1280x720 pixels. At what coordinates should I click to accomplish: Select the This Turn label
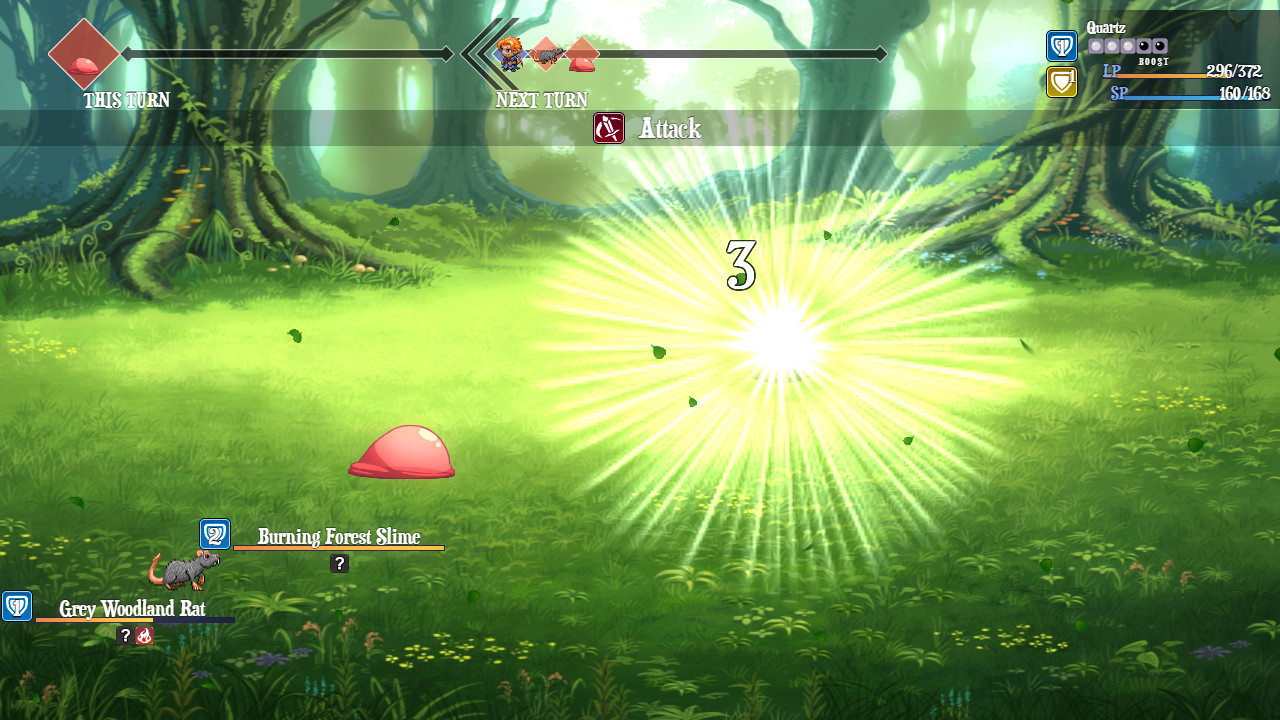click(126, 100)
